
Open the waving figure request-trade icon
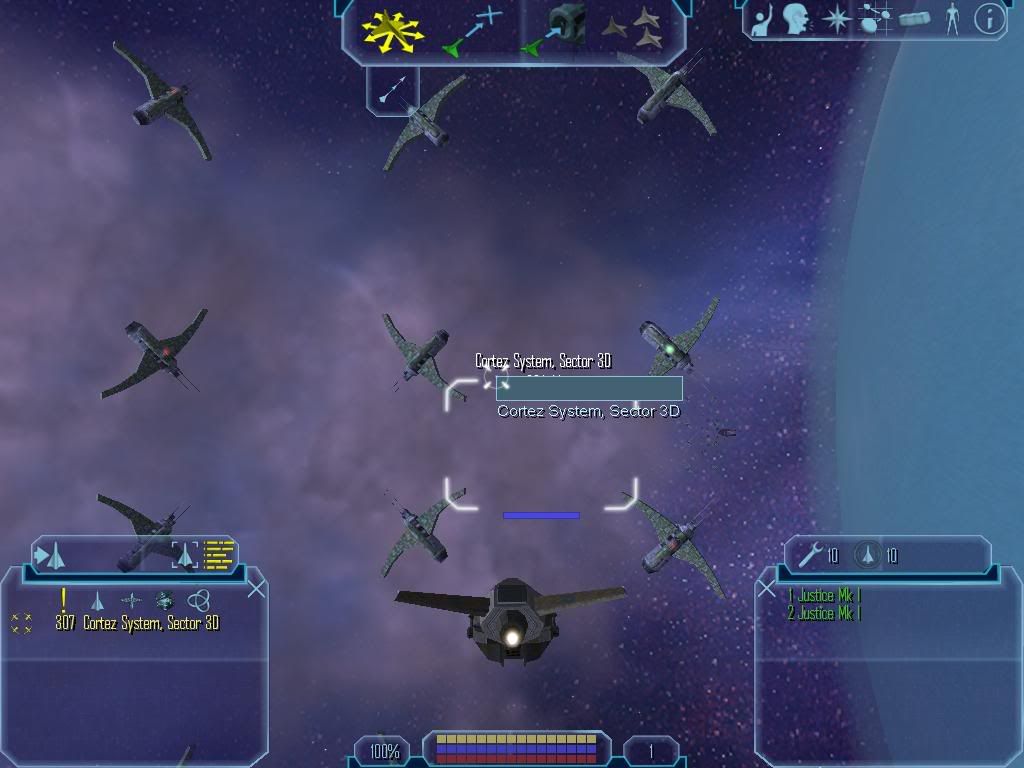pyautogui.click(x=763, y=19)
